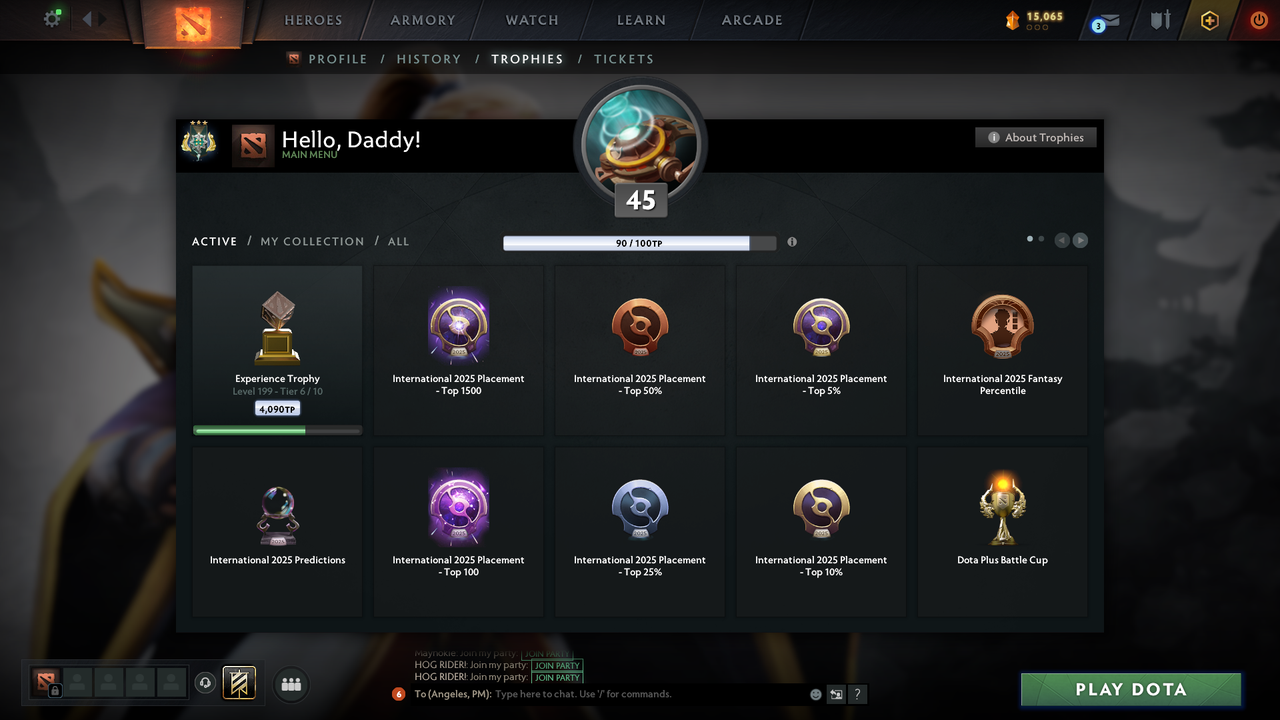Open the ARCADE menu item
This screenshot has height=720, width=1280.
point(751,20)
